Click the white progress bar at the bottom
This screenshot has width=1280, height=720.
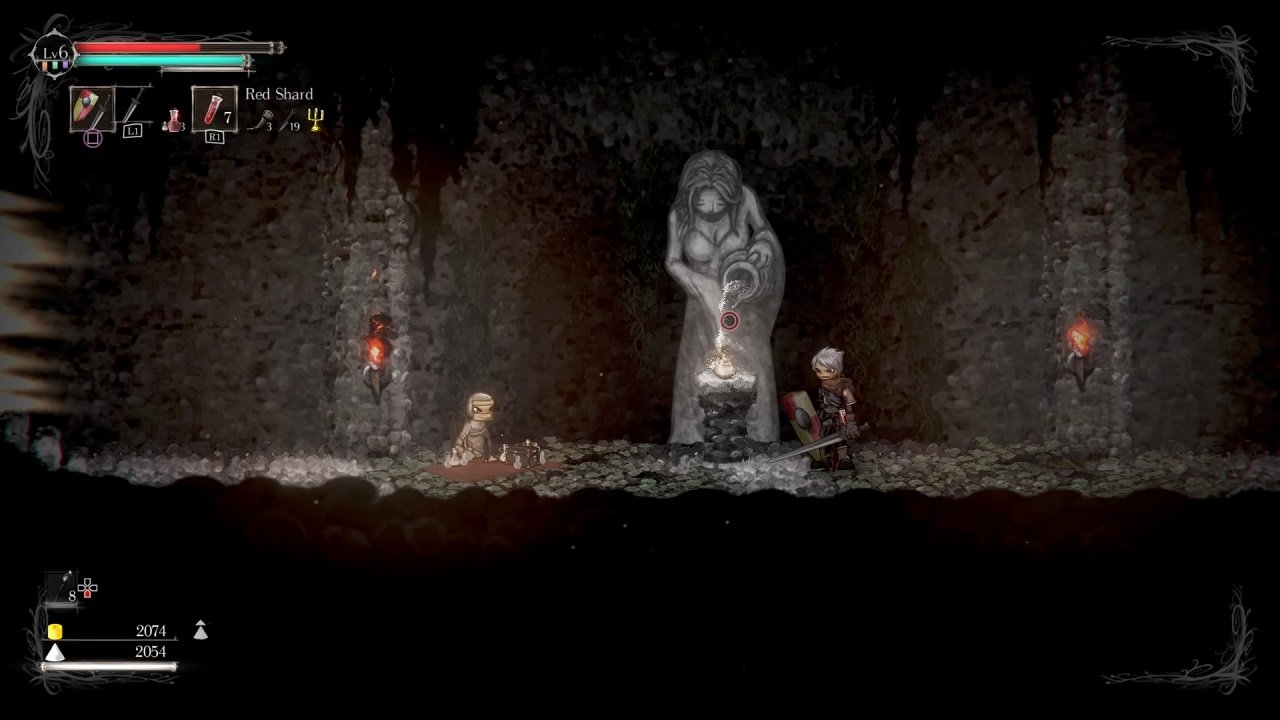coord(108,666)
